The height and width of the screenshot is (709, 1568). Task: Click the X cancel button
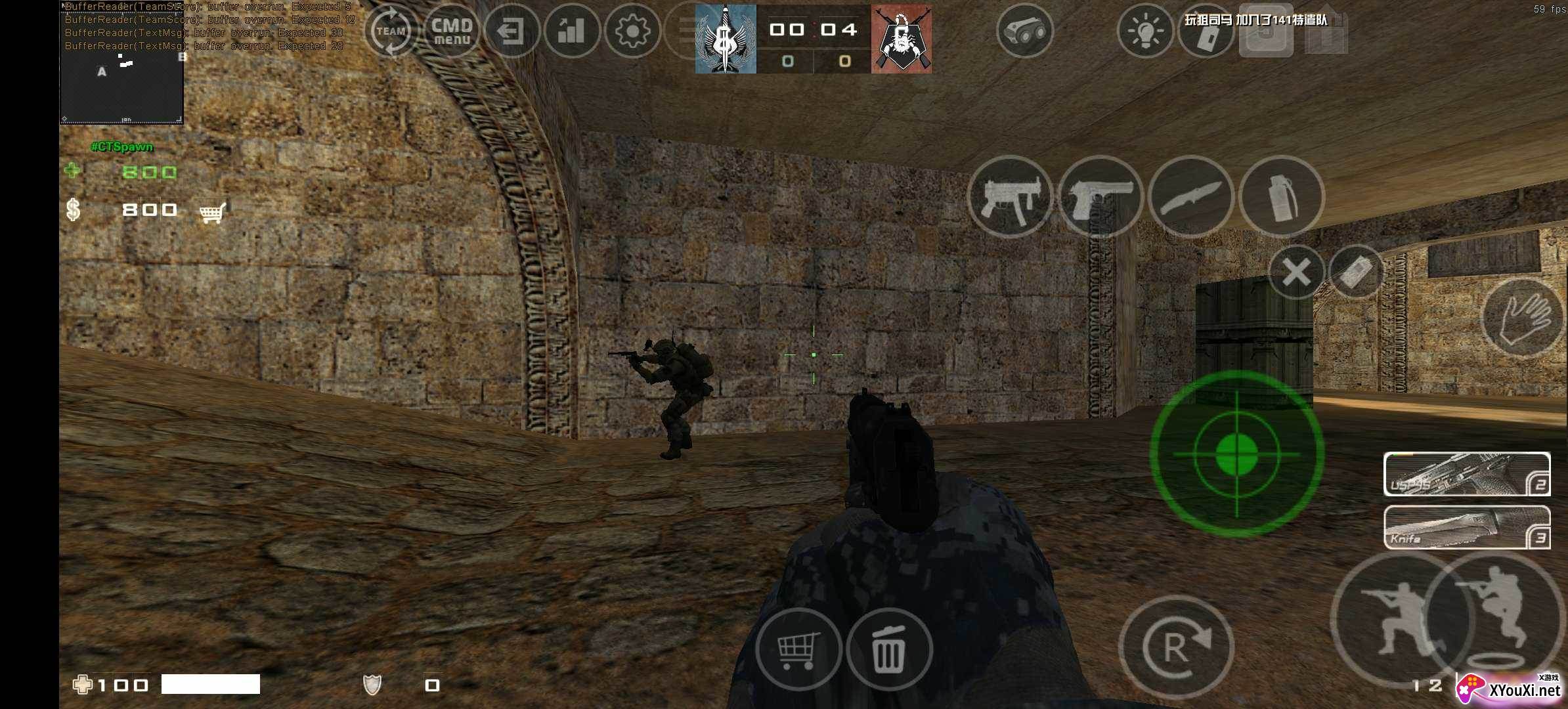pos(1296,272)
